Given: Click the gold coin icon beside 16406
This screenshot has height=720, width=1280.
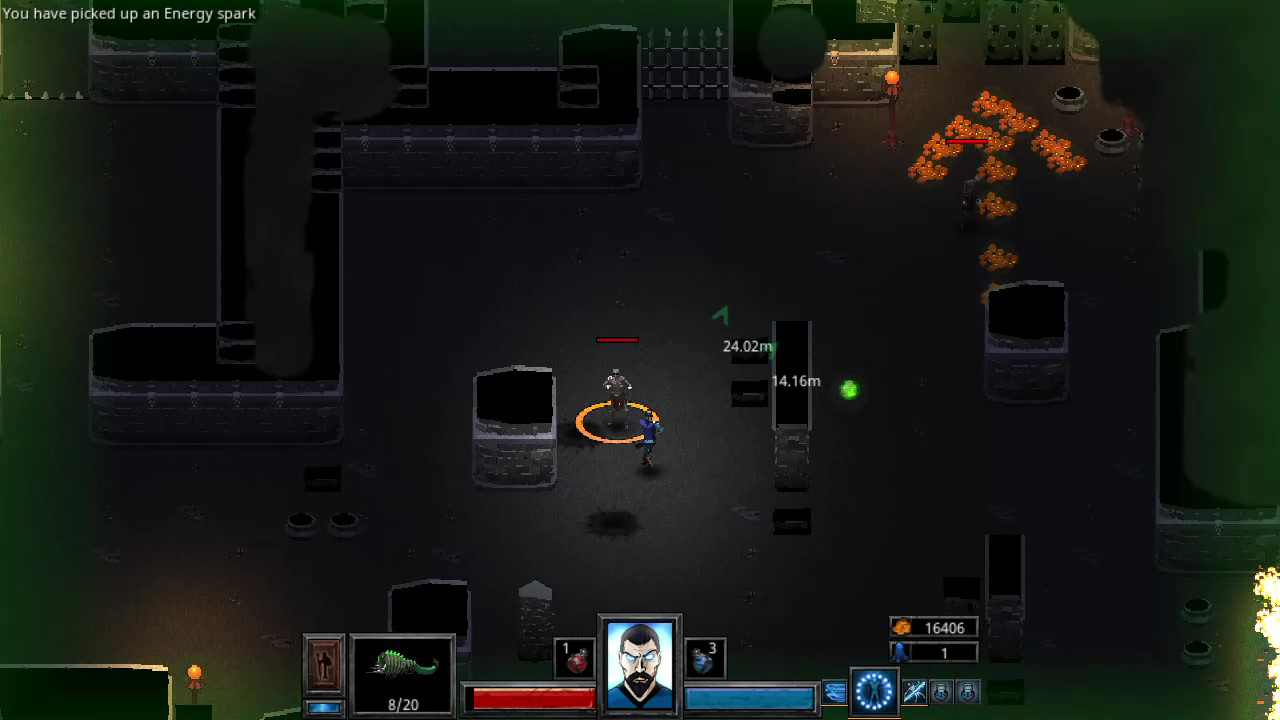Looking at the screenshot, I should [902, 627].
